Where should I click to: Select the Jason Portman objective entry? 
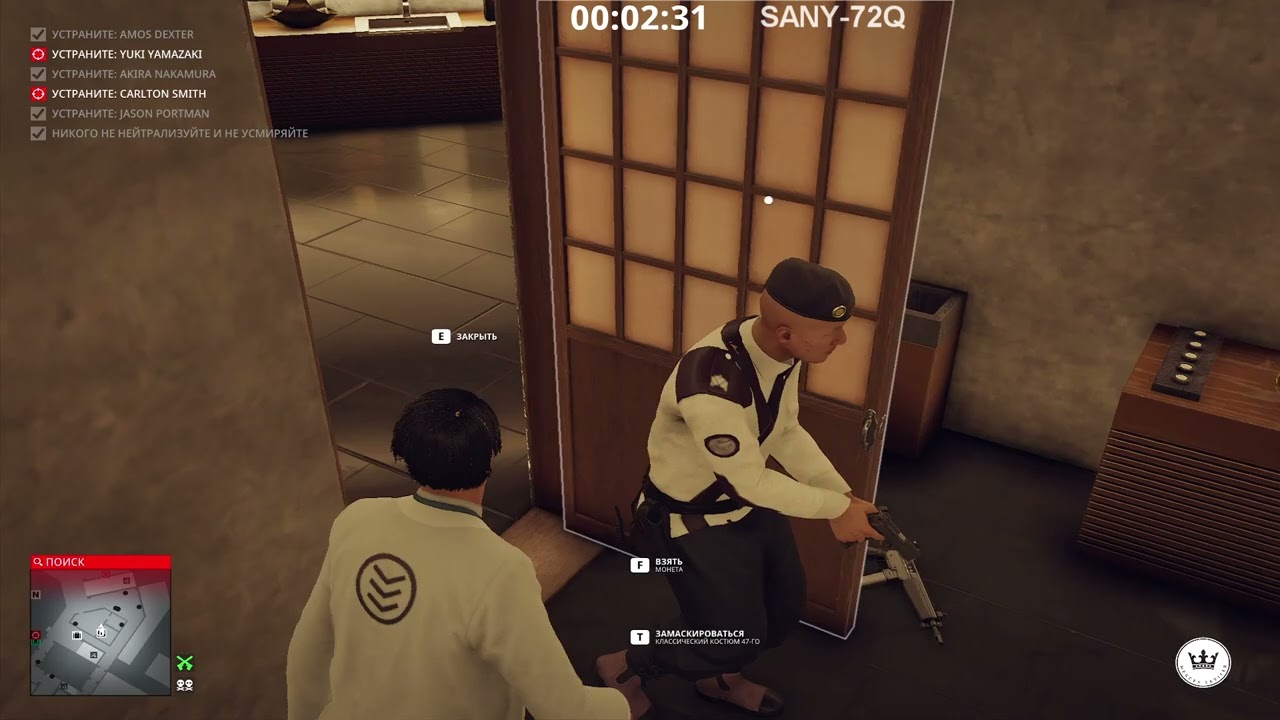[130, 114]
